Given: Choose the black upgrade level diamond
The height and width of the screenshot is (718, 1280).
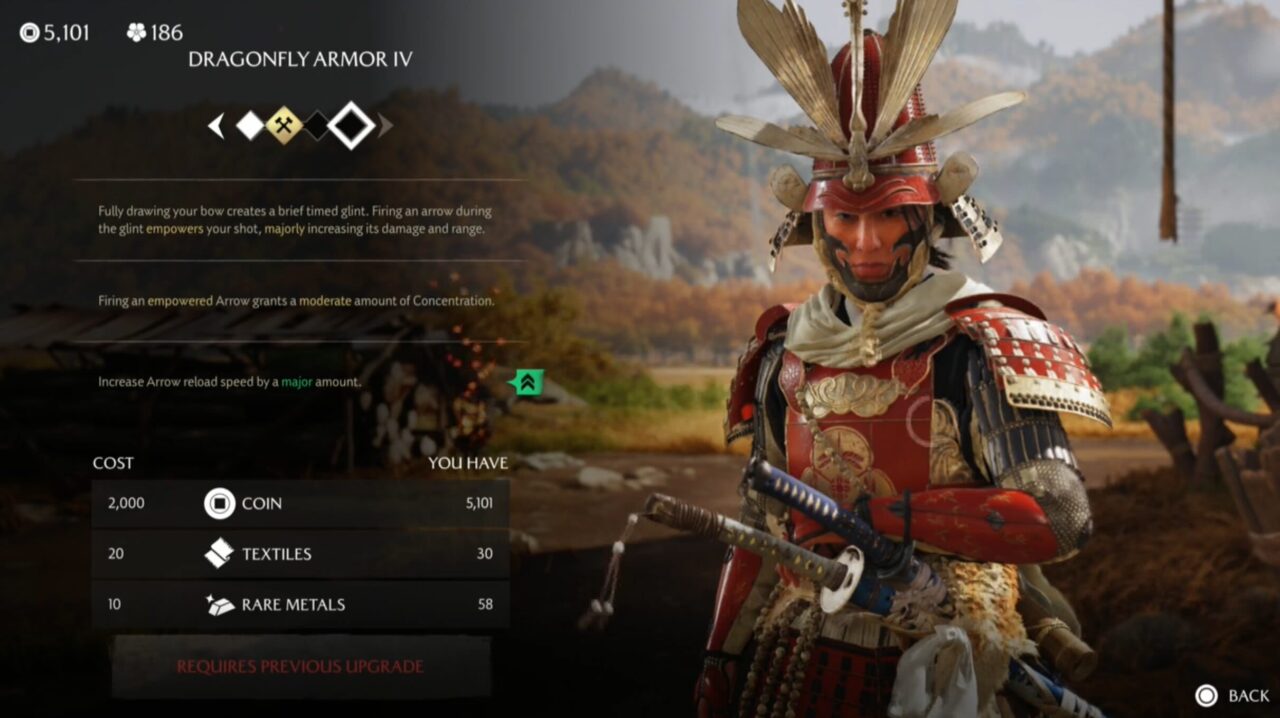Looking at the screenshot, I should click(316, 126).
